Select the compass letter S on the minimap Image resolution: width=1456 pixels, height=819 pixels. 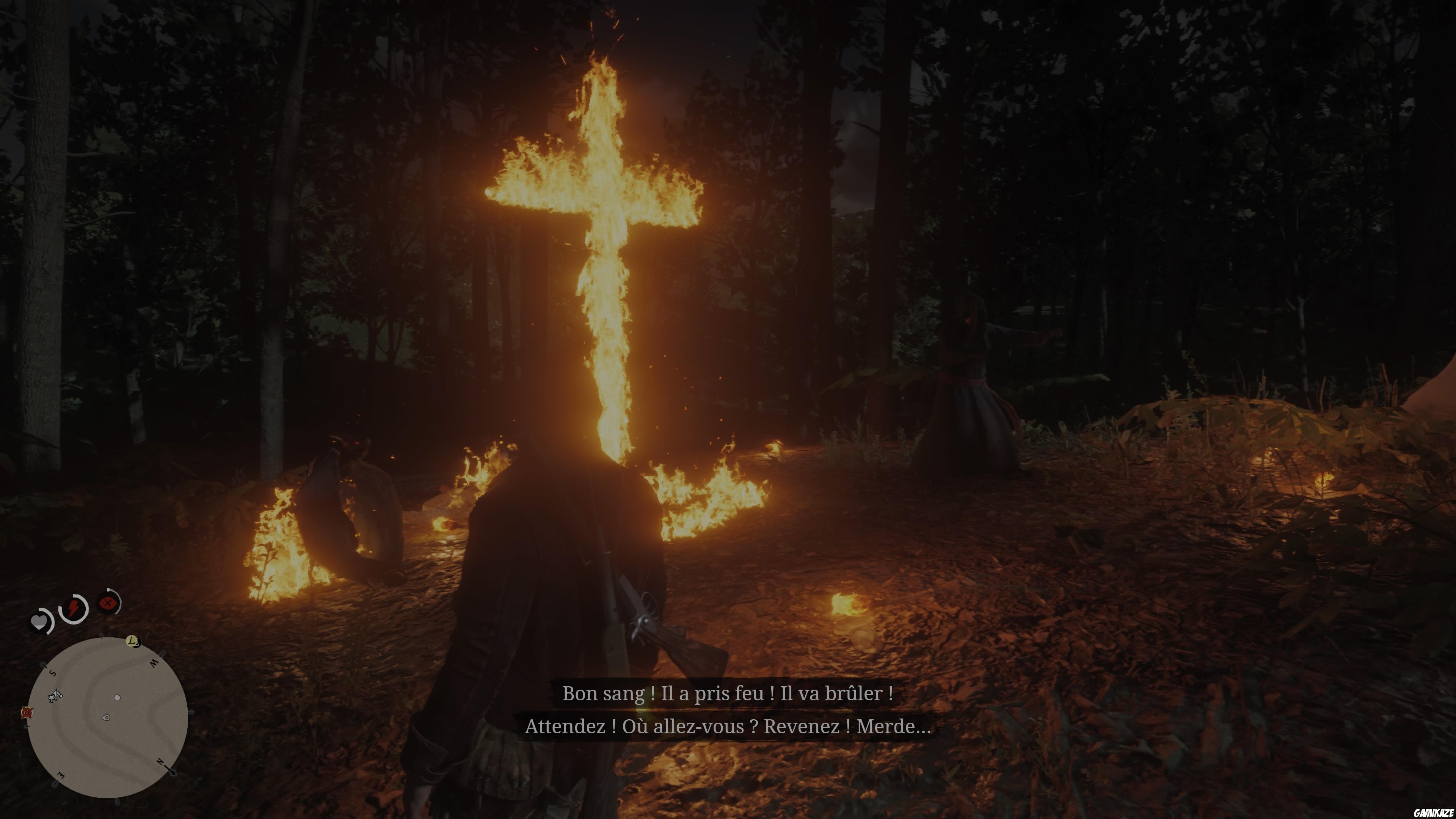(x=53, y=673)
